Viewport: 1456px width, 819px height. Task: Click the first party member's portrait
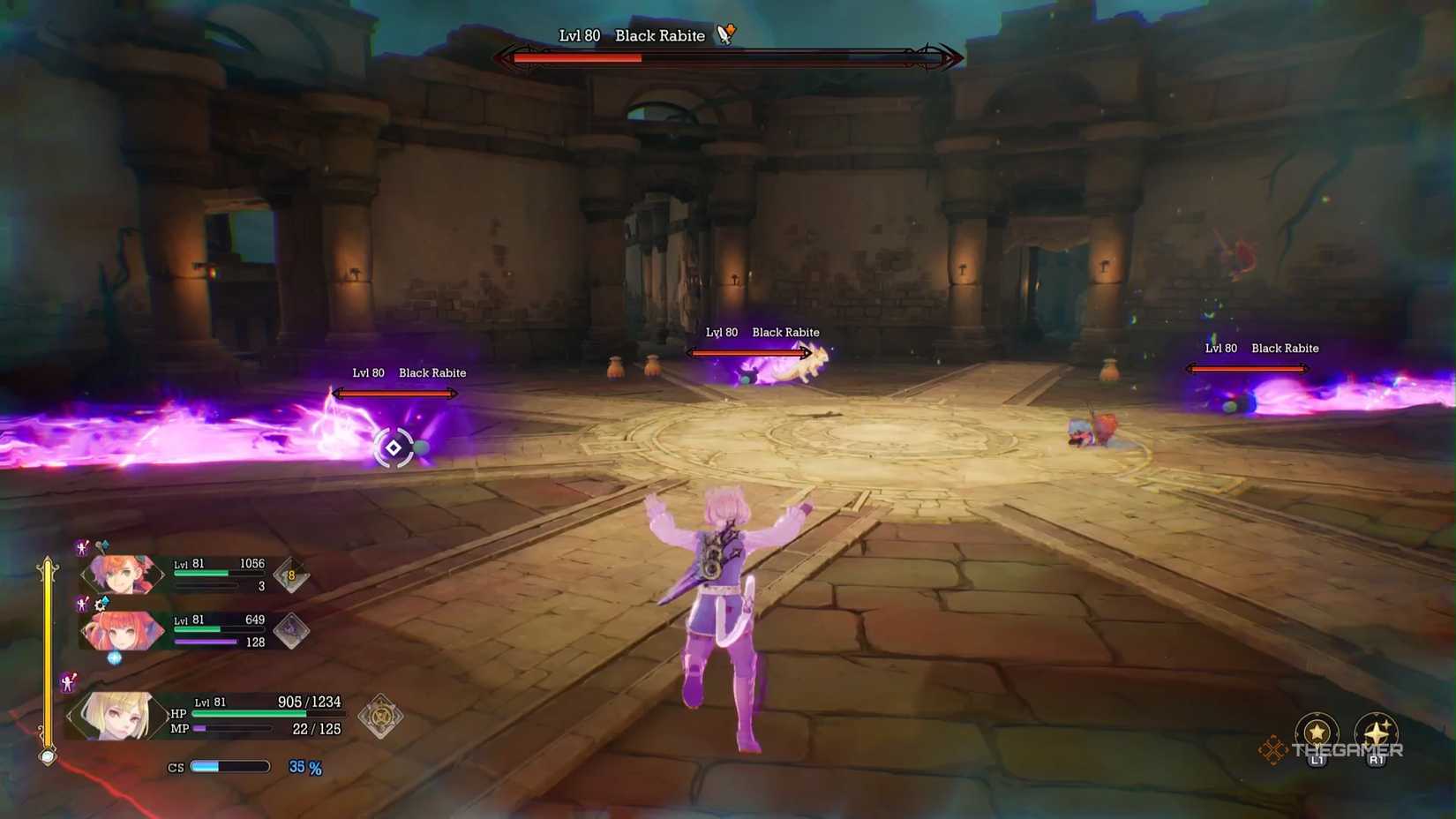tap(122, 574)
